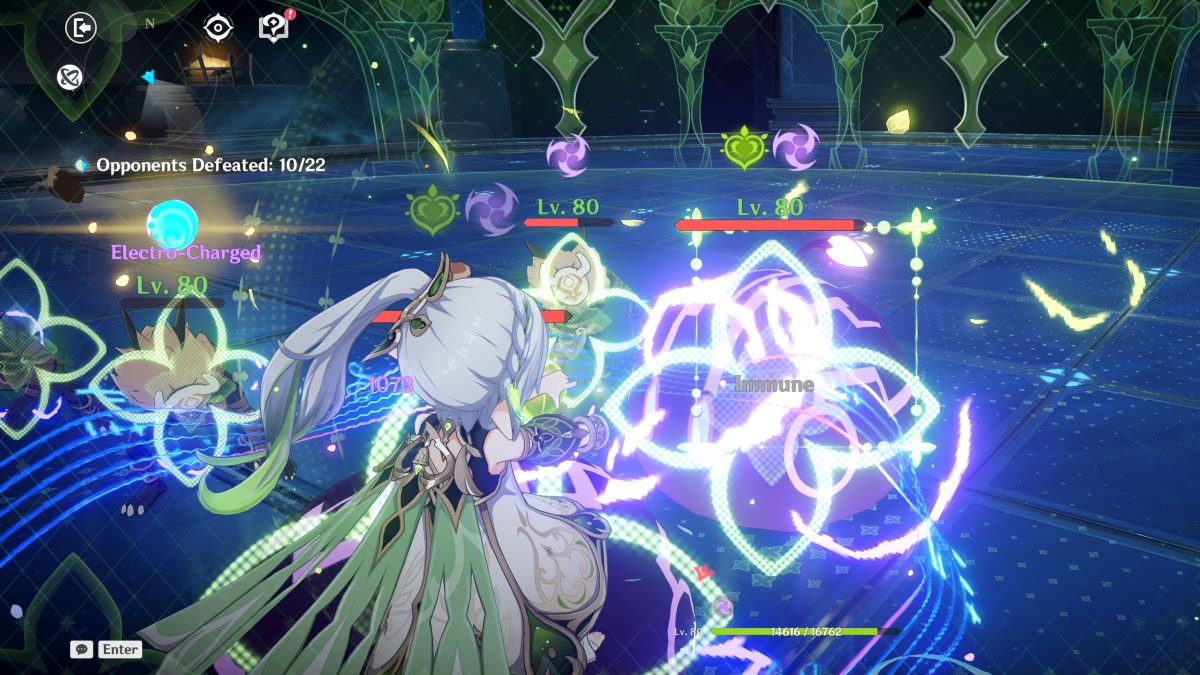Open the tutorial book with red alert

[273, 27]
